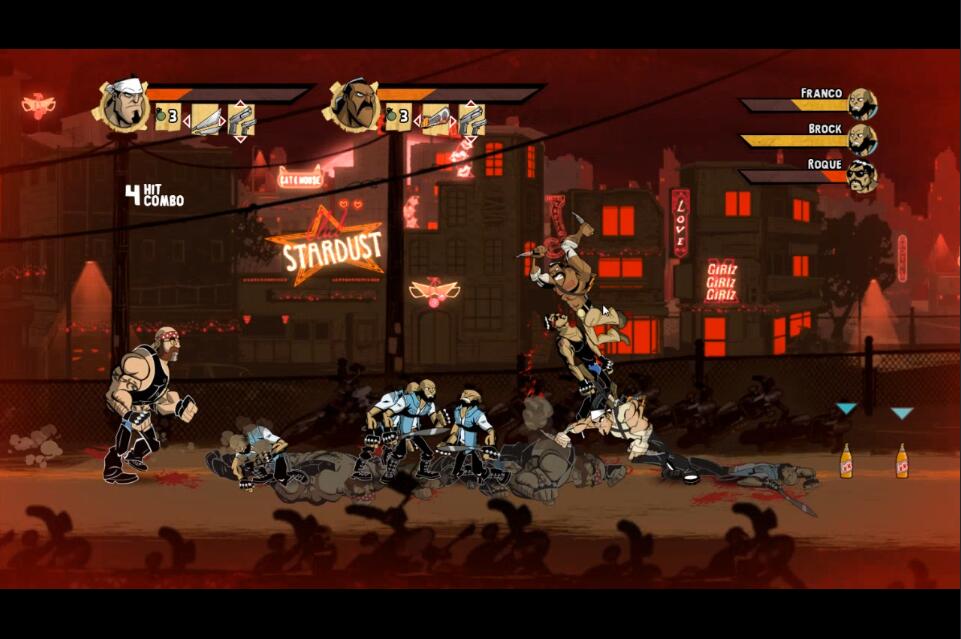Choose the mustached player's chainsaw weapon slot
This screenshot has height=639, width=961.
point(436,119)
